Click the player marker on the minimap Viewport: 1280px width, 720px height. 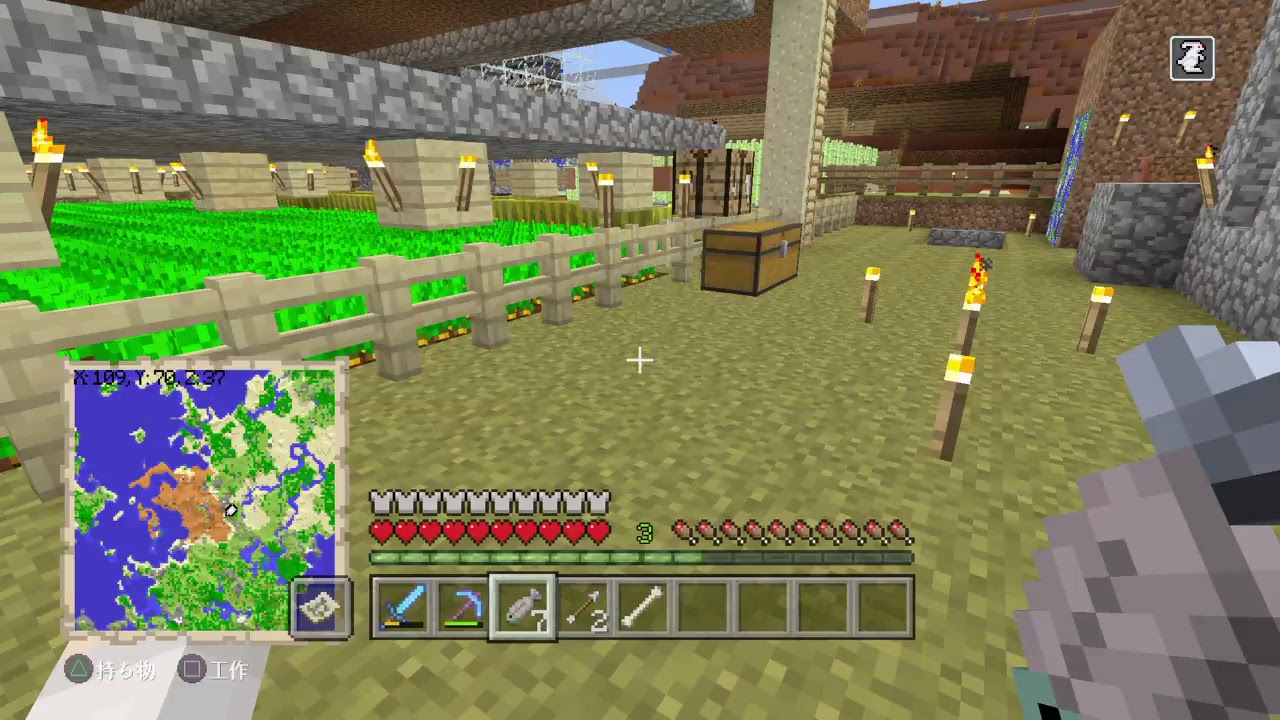[x=230, y=511]
